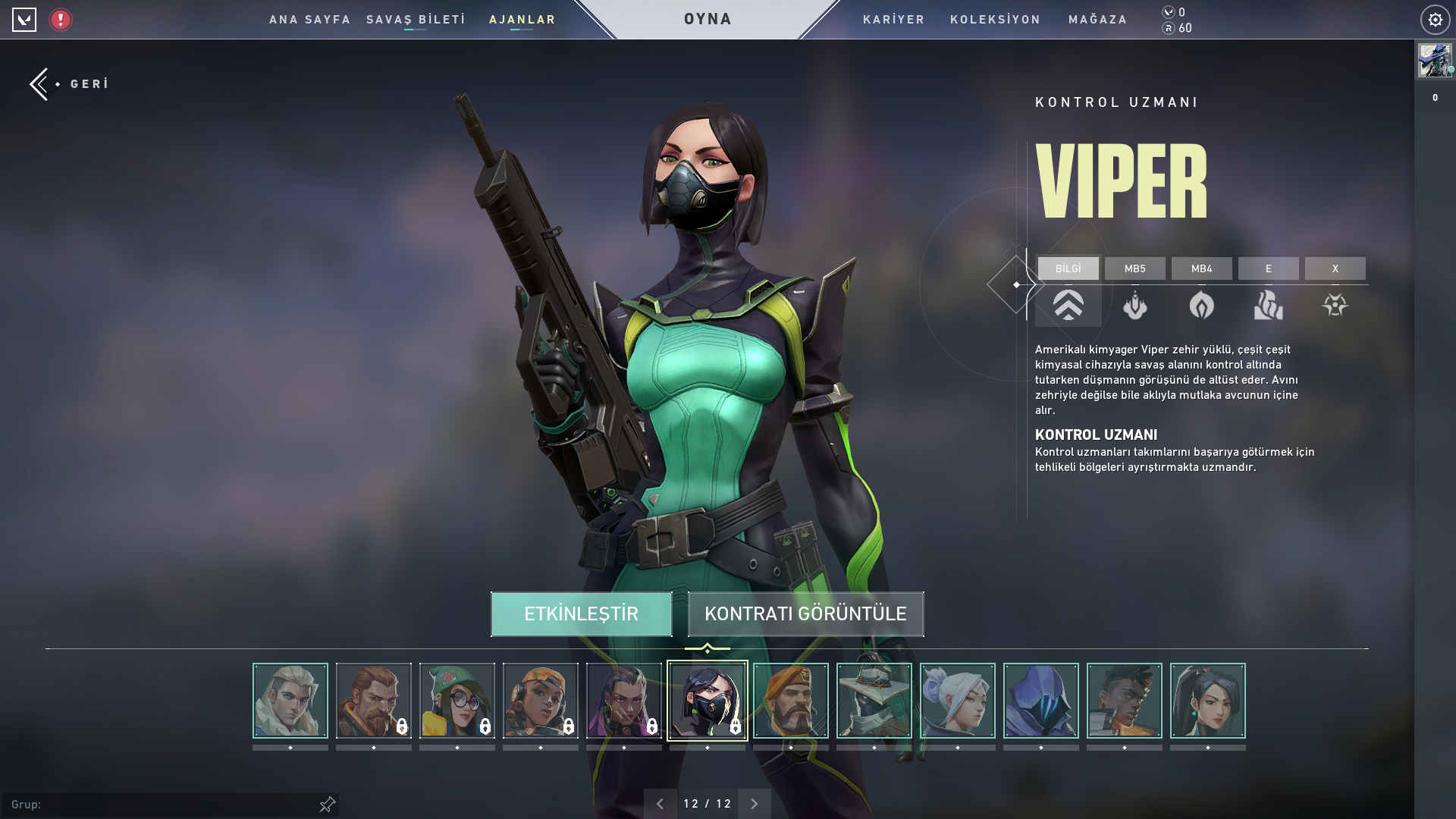Select Viper's Snake Bite ability icon
Screen dimensions: 1456x819
coord(1135,306)
